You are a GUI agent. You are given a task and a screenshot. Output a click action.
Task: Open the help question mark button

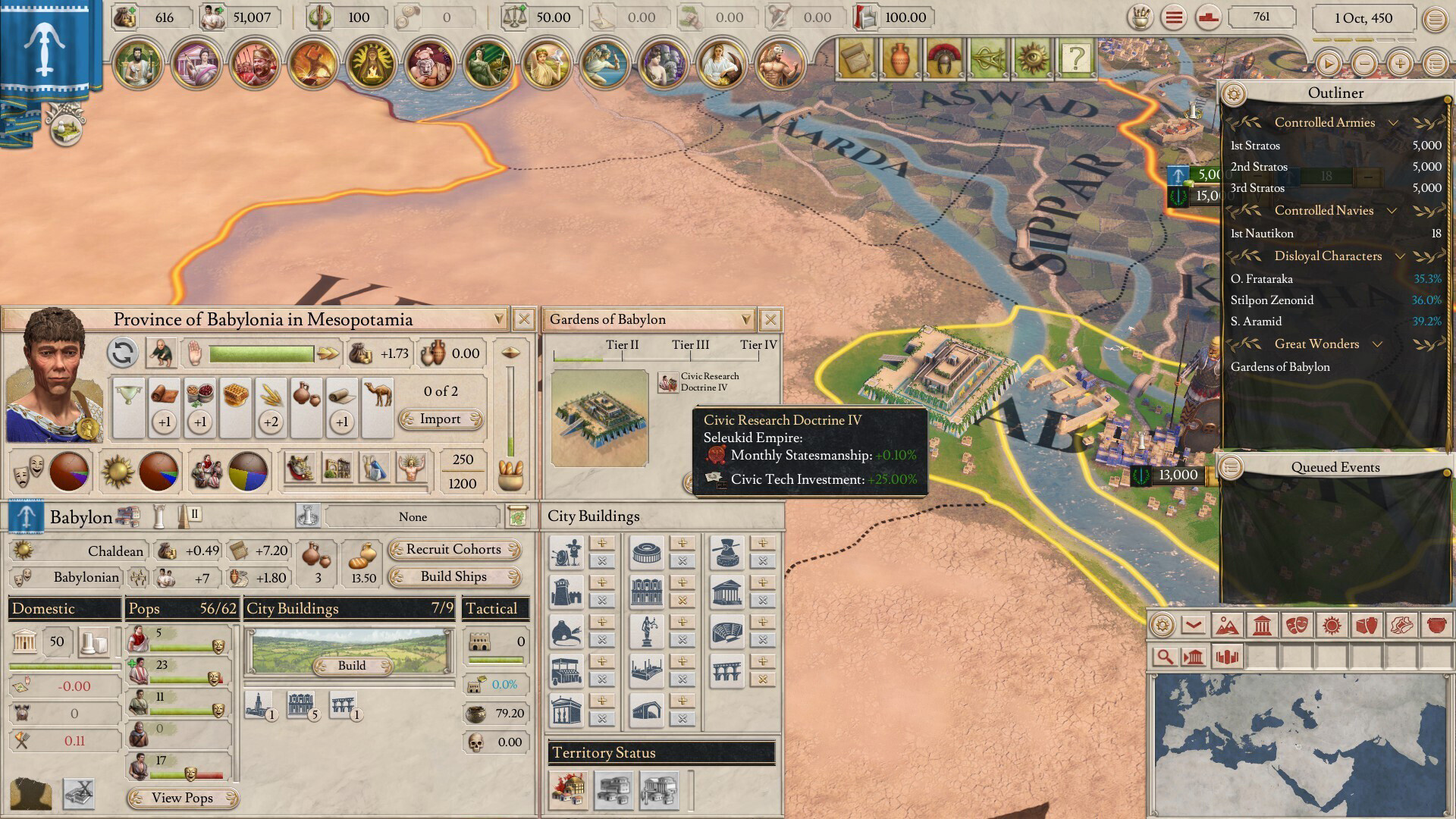click(1075, 58)
